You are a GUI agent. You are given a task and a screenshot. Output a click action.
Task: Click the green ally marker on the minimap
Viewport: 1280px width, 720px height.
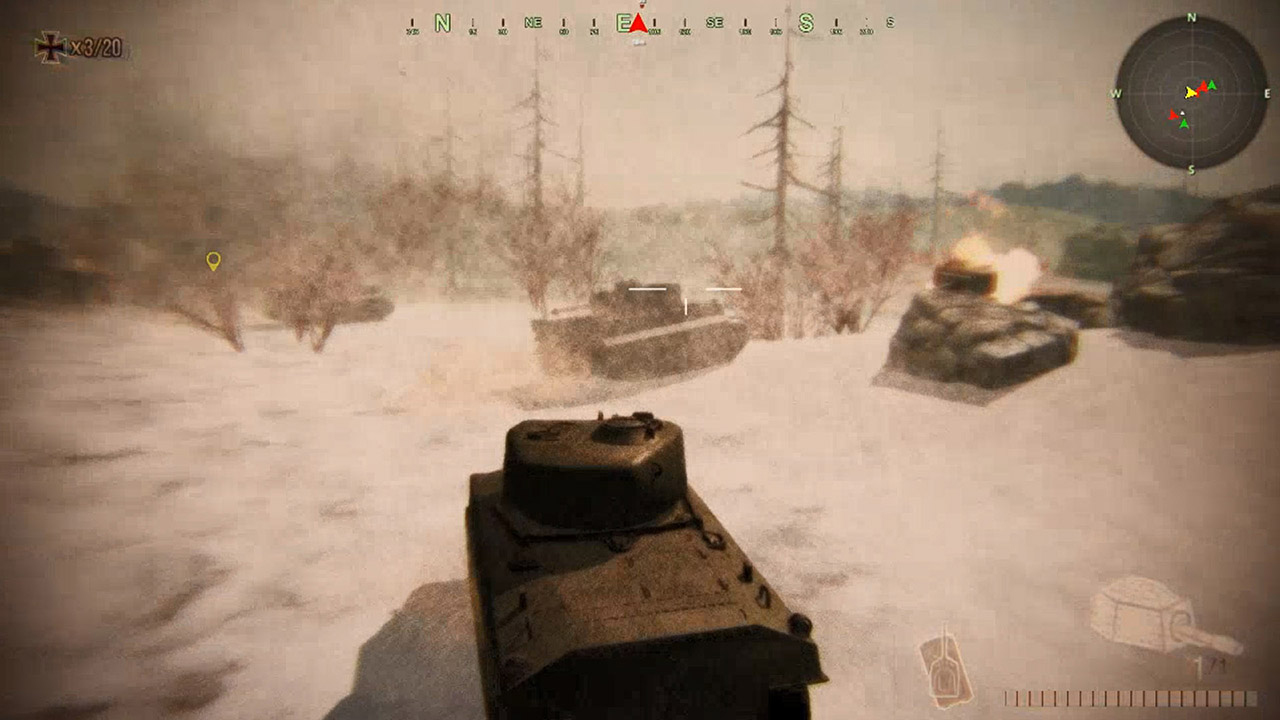1211,84
